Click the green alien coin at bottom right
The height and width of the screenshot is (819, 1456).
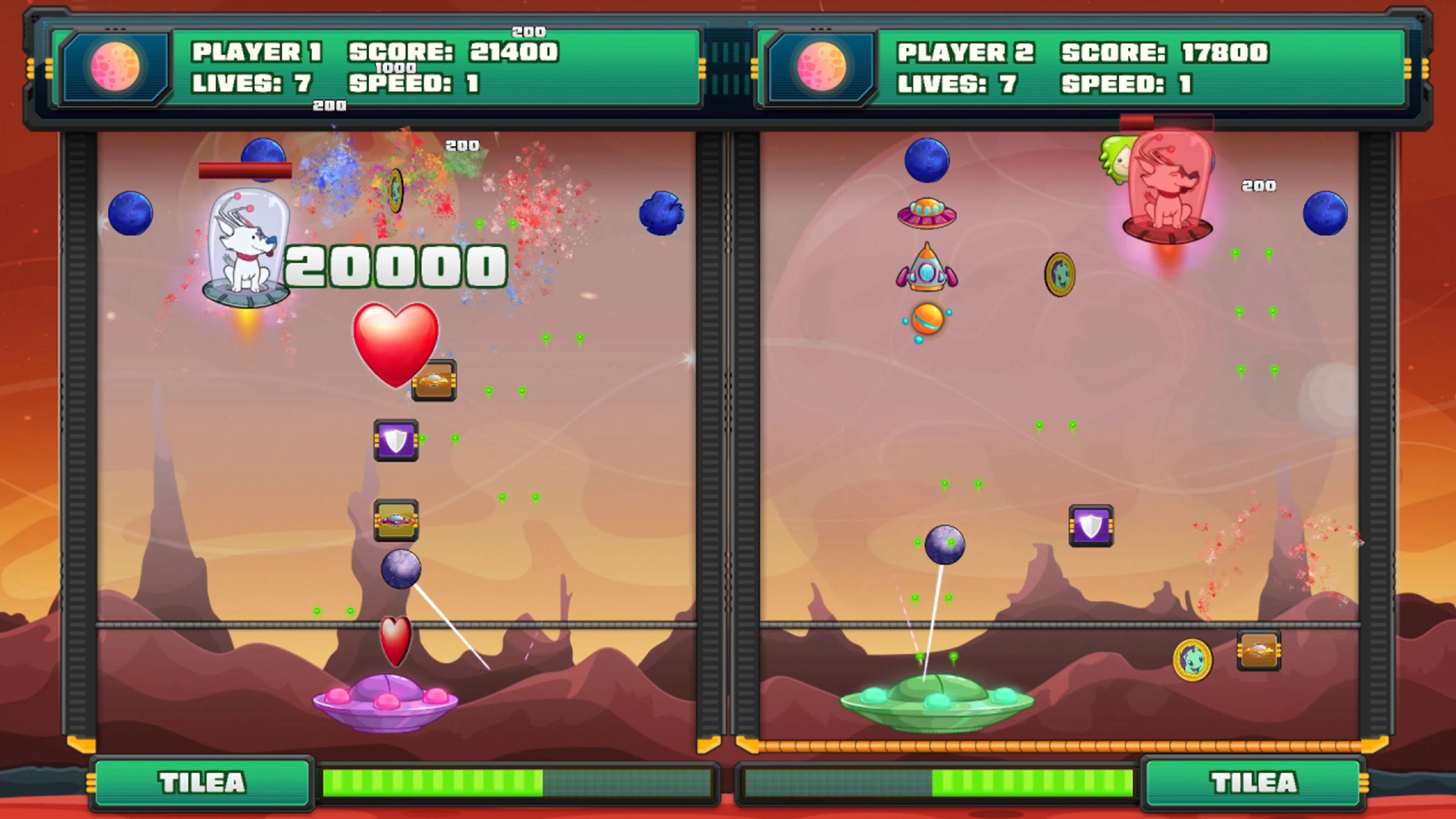click(1192, 660)
